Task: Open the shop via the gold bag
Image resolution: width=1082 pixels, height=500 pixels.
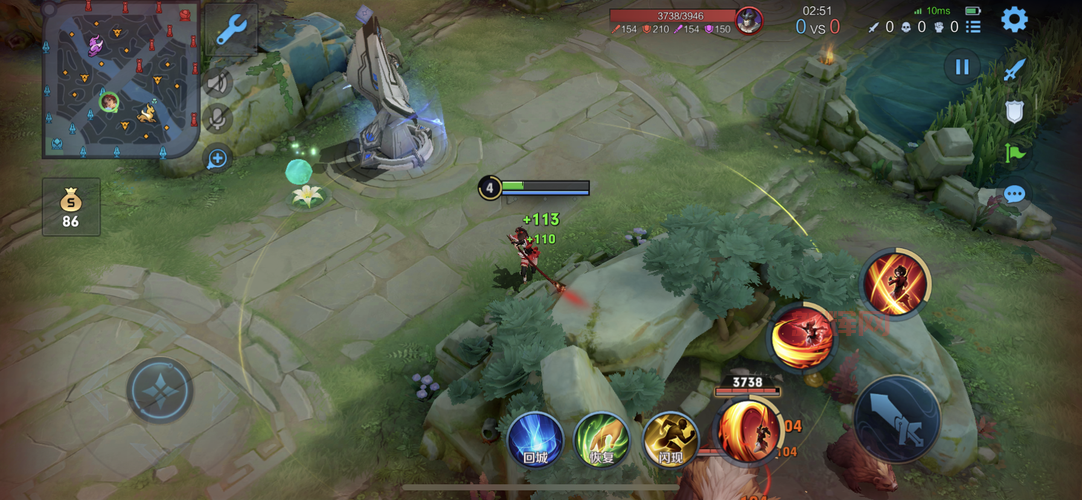Action: pos(71,207)
